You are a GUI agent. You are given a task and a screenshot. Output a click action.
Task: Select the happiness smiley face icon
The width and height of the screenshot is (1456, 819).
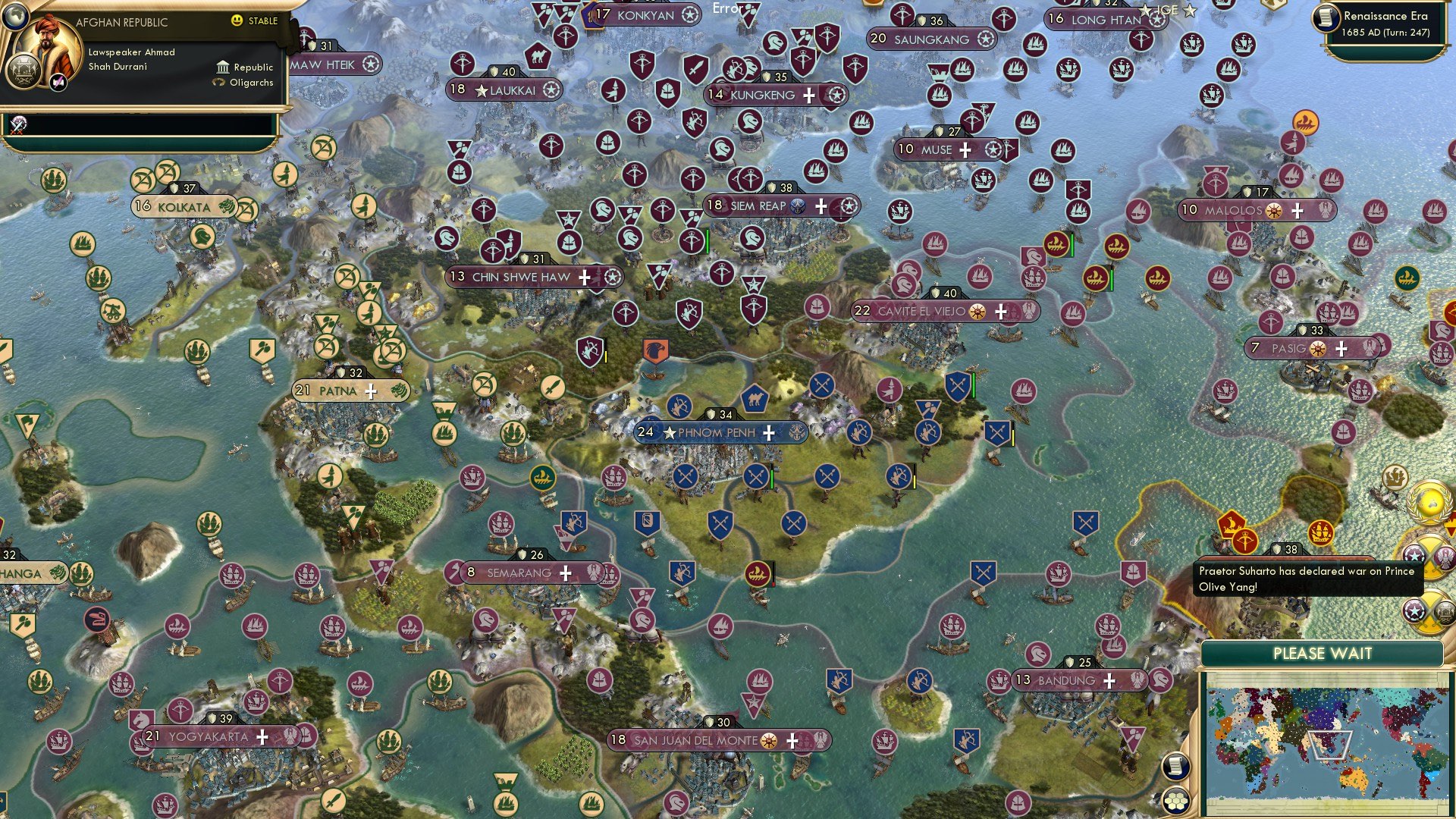click(x=235, y=21)
